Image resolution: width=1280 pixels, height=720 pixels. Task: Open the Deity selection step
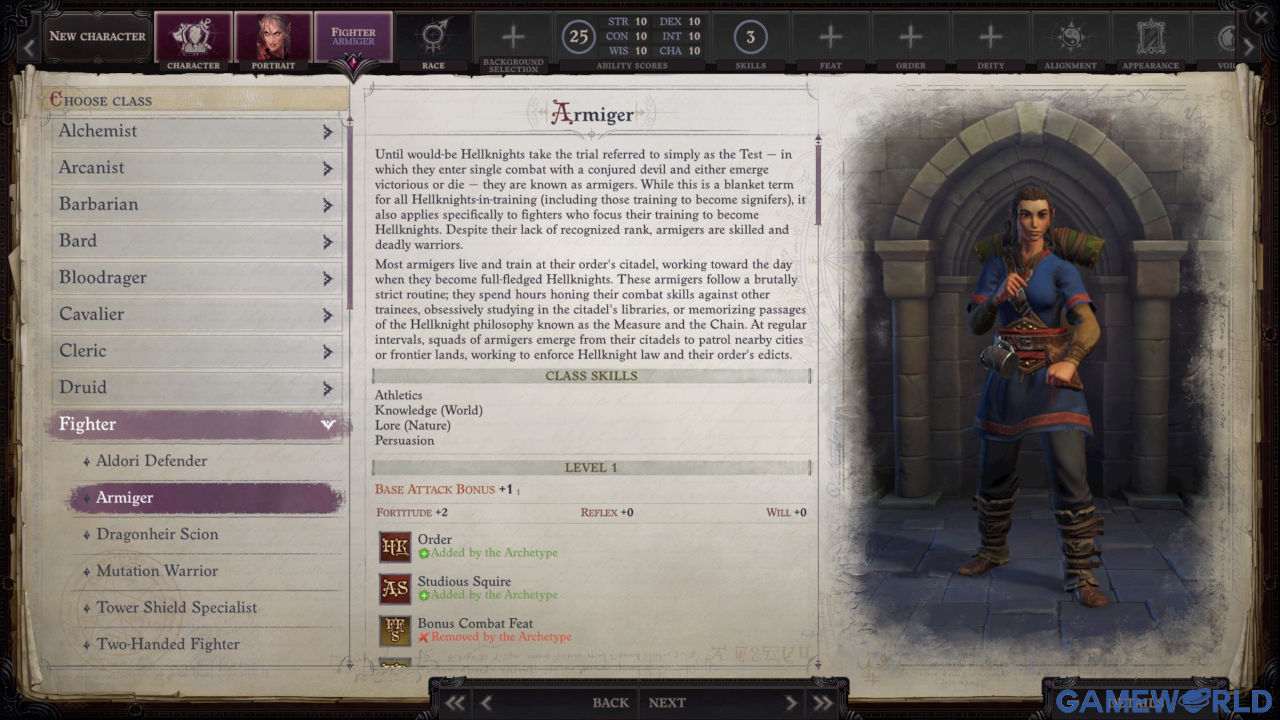(990, 35)
